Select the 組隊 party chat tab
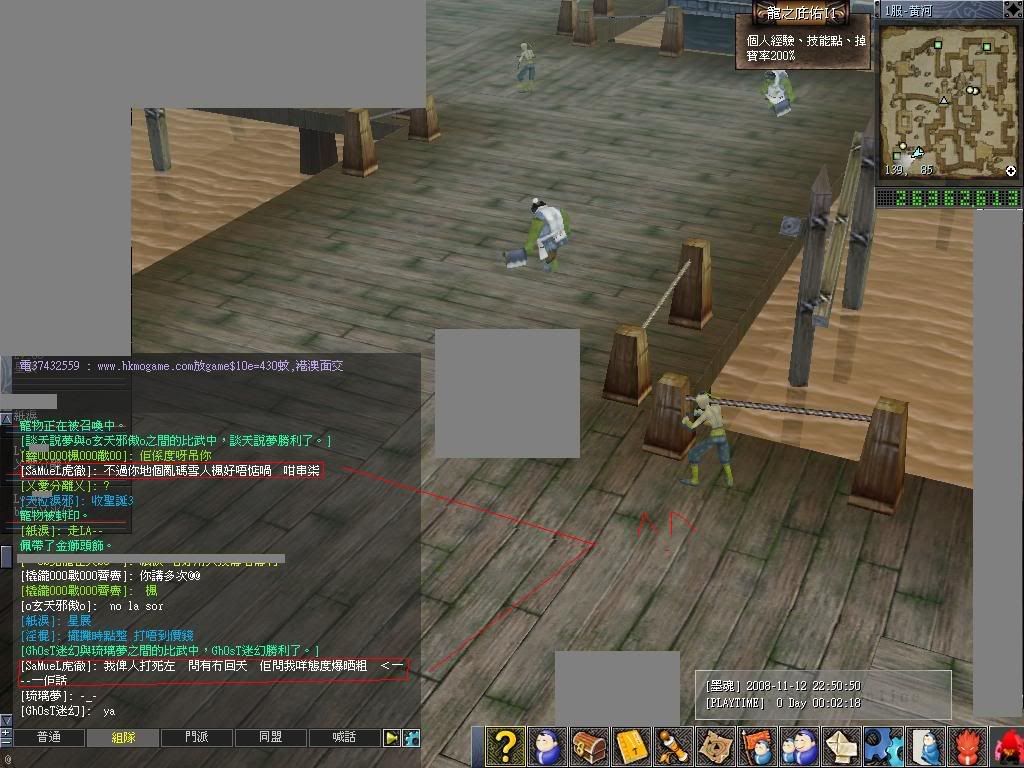This screenshot has width=1024, height=768. tap(122, 738)
